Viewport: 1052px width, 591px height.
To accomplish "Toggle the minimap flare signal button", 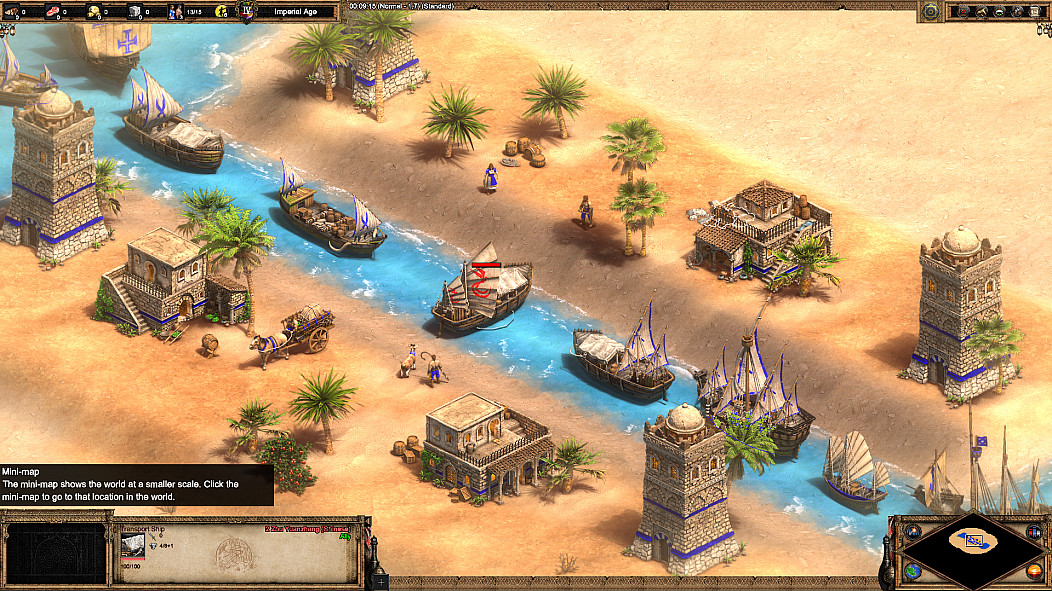I will click(911, 530).
